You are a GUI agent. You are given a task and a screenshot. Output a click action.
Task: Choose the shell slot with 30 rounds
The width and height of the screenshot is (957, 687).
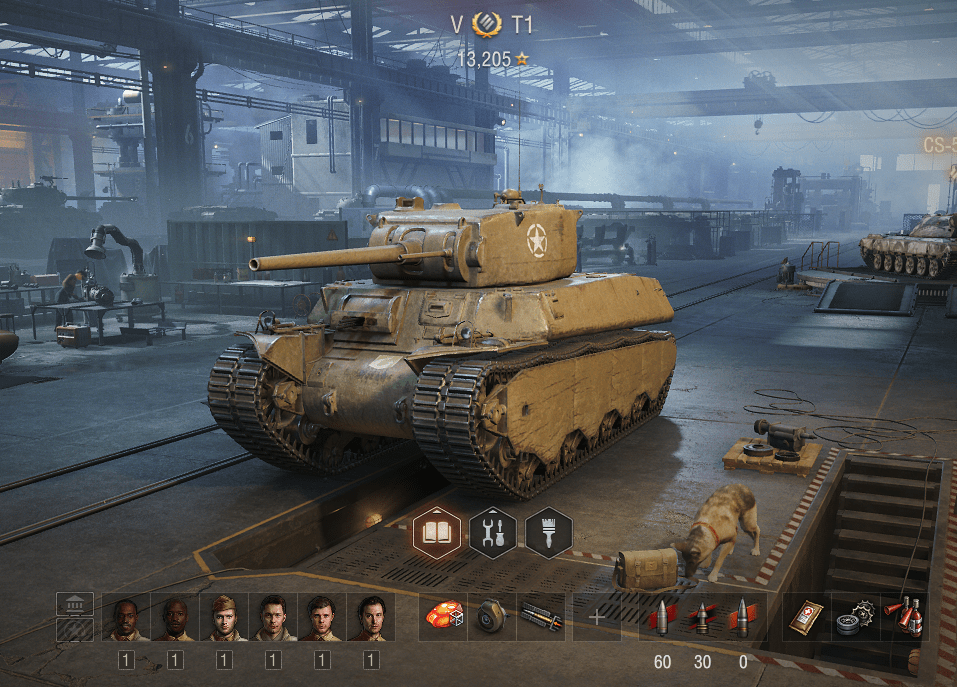pos(703,617)
